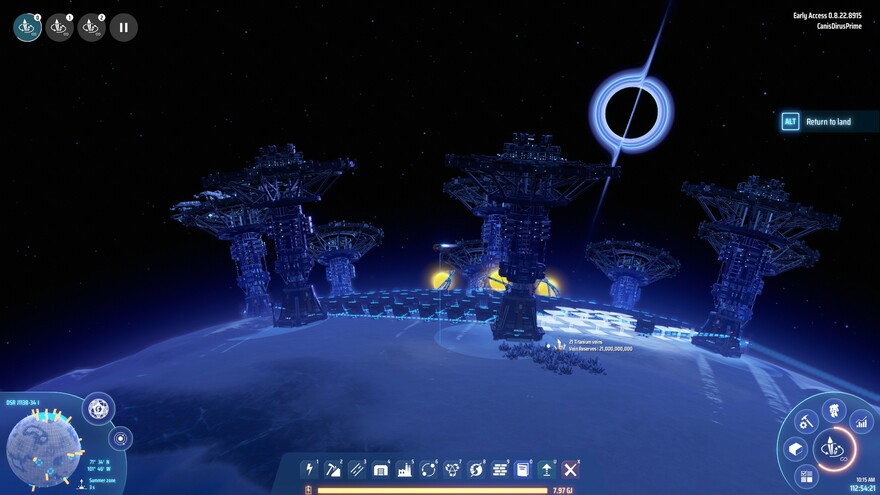Select the molecule refining category
Screen dimensions: 880x495
click(452, 469)
